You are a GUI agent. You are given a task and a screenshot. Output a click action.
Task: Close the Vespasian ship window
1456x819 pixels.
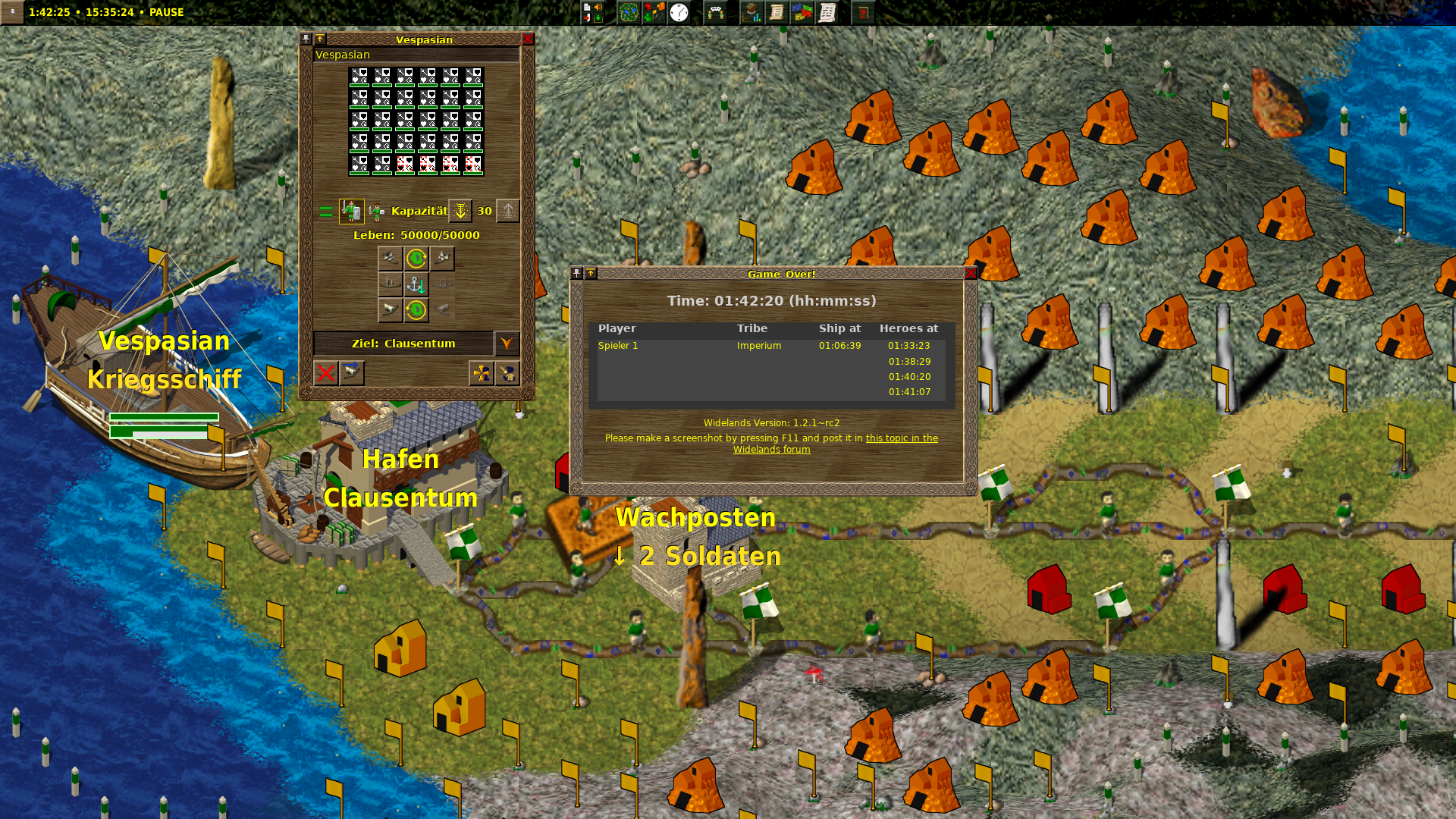pos(528,39)
